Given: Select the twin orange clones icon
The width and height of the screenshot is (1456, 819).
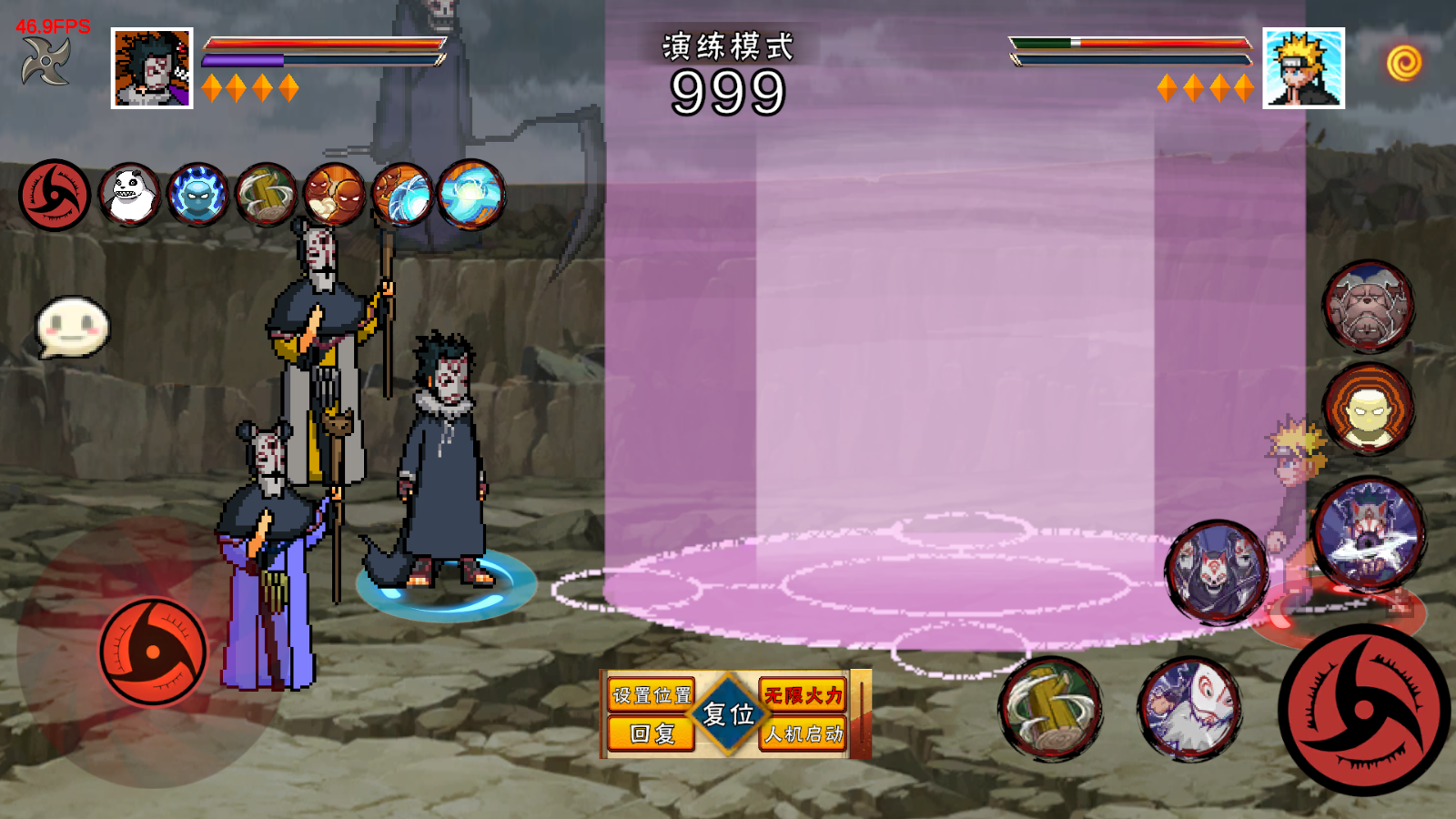Looking at the screenshot, I should (x=334, y=195).
